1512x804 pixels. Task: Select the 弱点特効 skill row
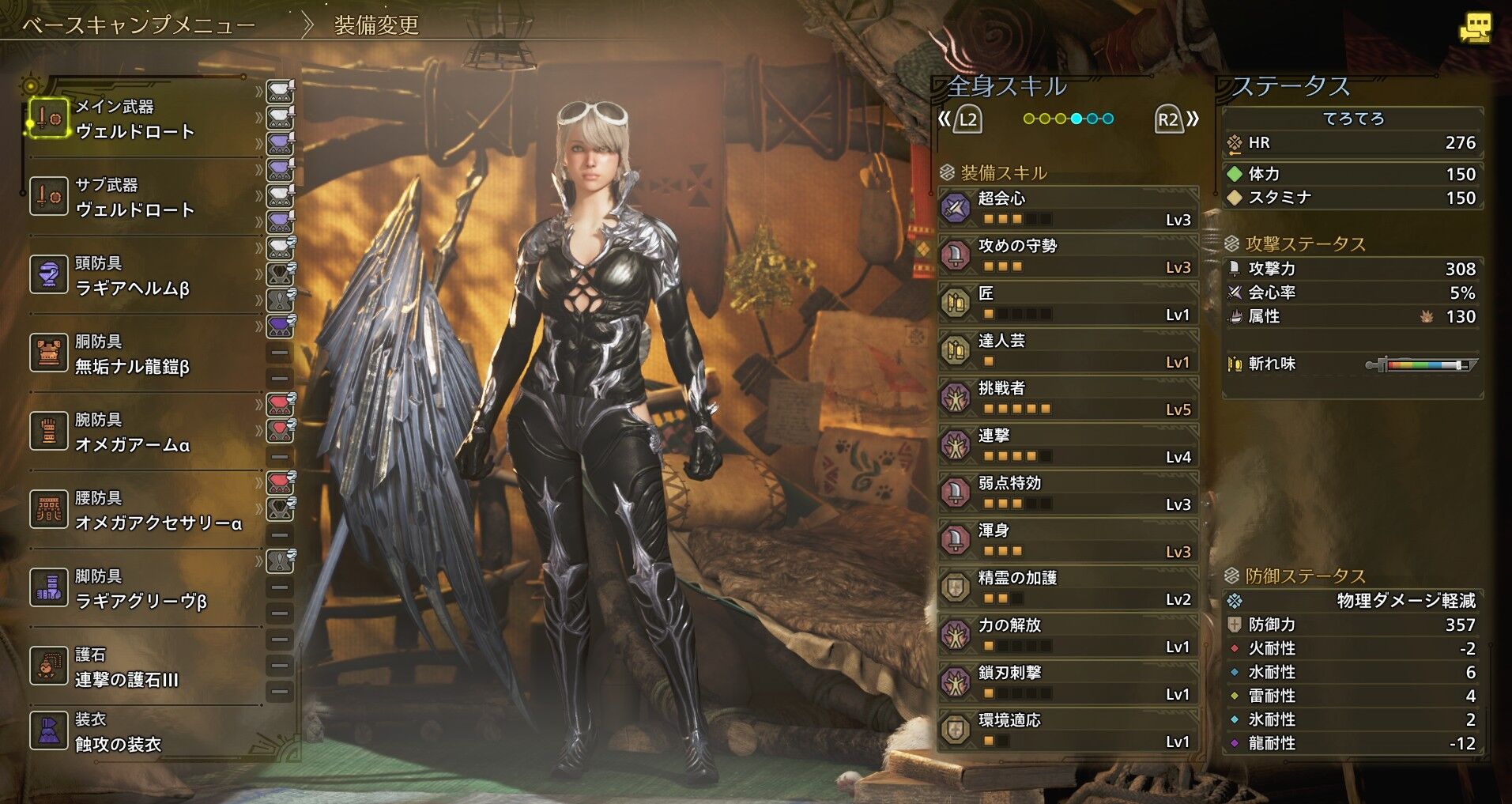[1068, 493]
